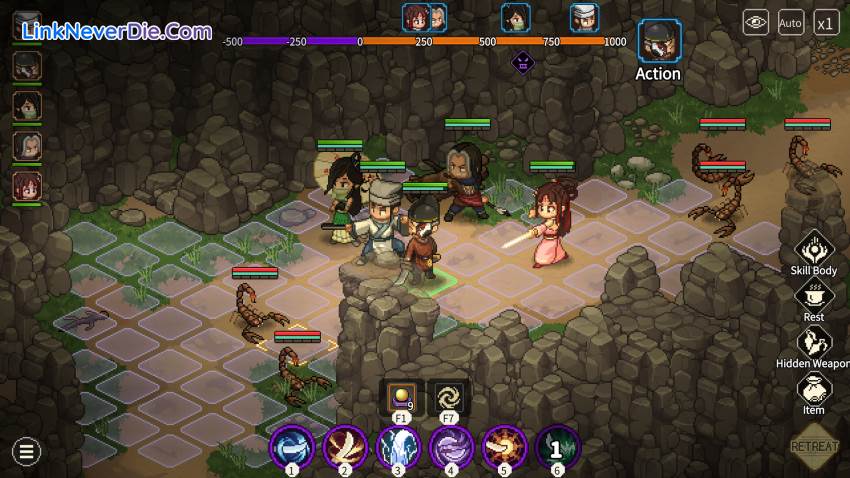This screenshot has height=478, width=850.
Task: Use the golden orb item in slot F1
Action: (401, 396)
